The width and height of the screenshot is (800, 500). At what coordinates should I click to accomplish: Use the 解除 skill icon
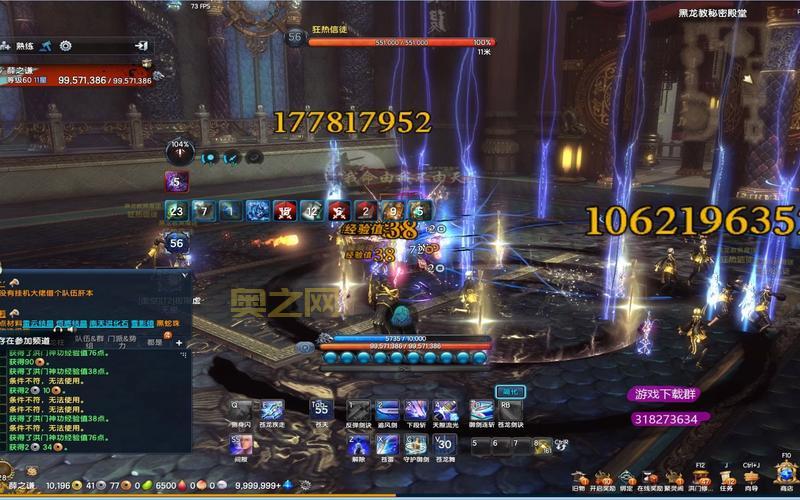point(359,444)
